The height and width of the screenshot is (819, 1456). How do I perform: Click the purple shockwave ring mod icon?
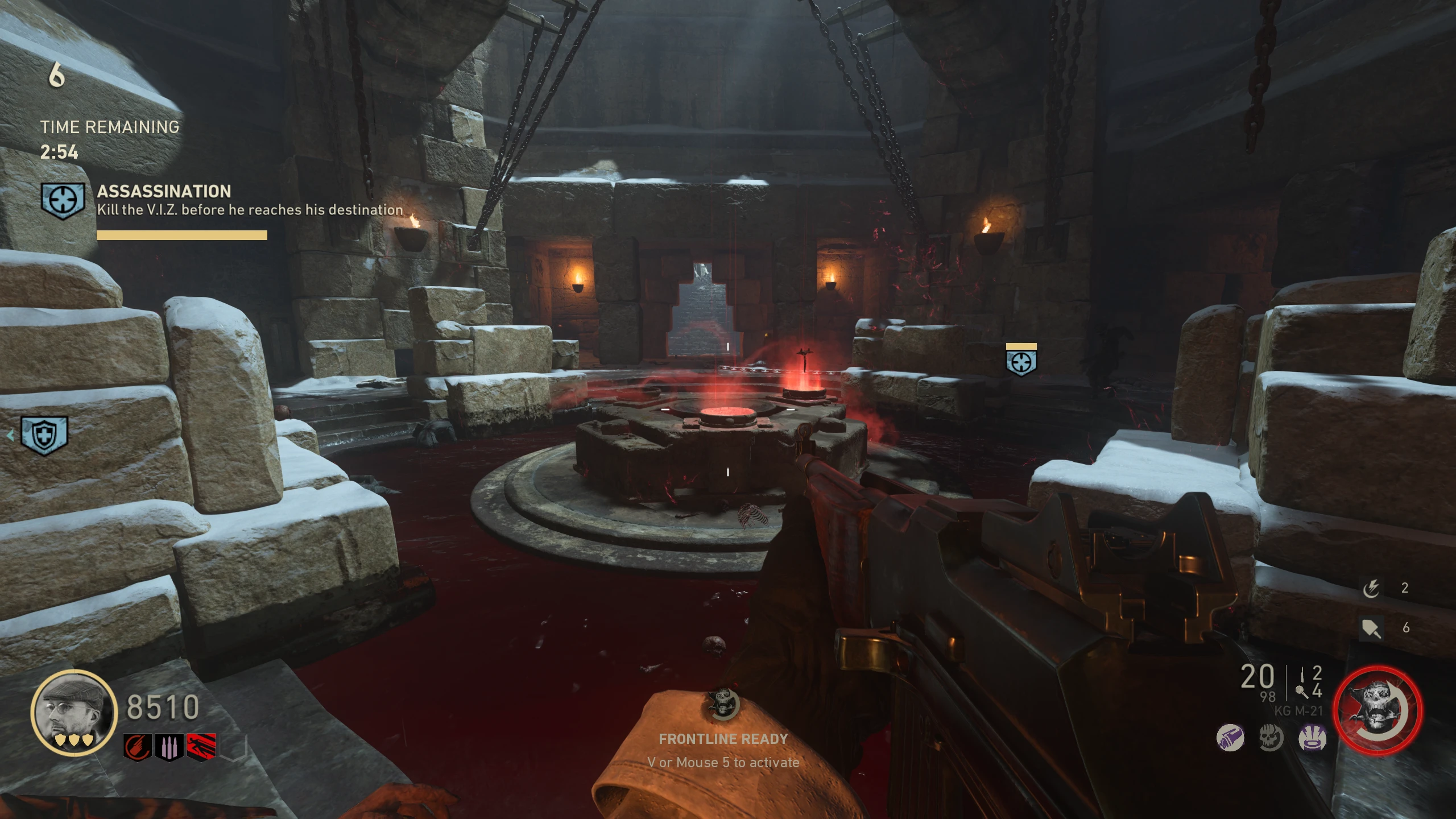click(x=1312, y=738)
